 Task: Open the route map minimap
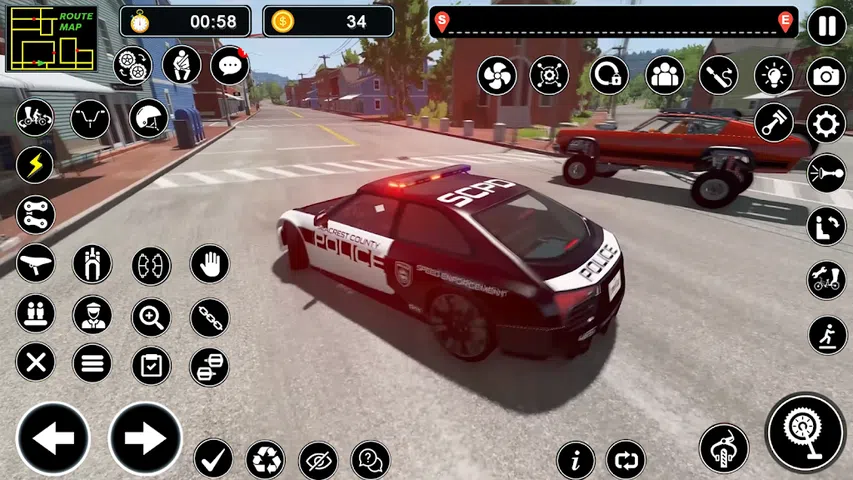(x=52, y=39)
